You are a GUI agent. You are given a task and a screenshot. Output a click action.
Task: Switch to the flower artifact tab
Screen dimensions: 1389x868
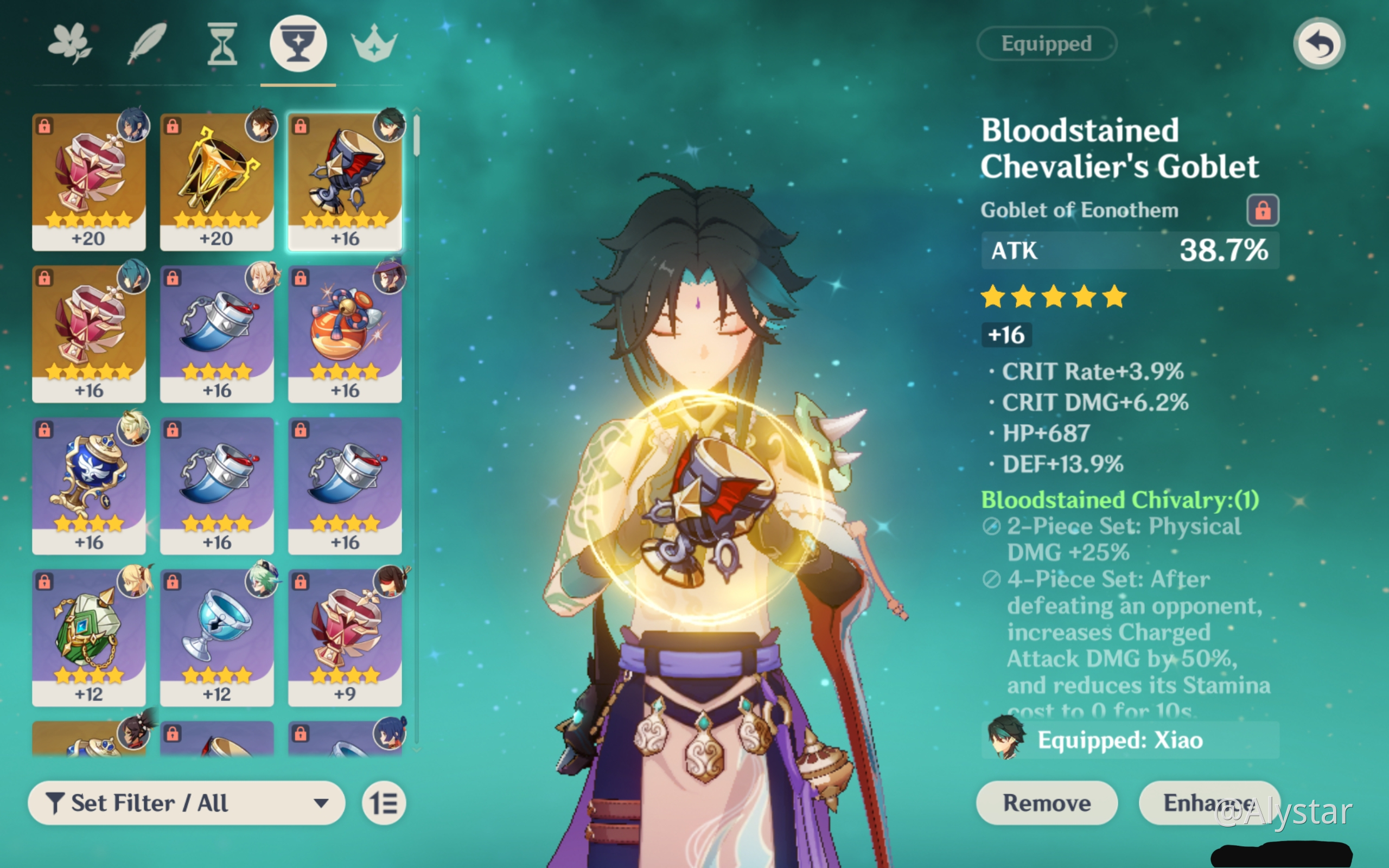point(69,43)
